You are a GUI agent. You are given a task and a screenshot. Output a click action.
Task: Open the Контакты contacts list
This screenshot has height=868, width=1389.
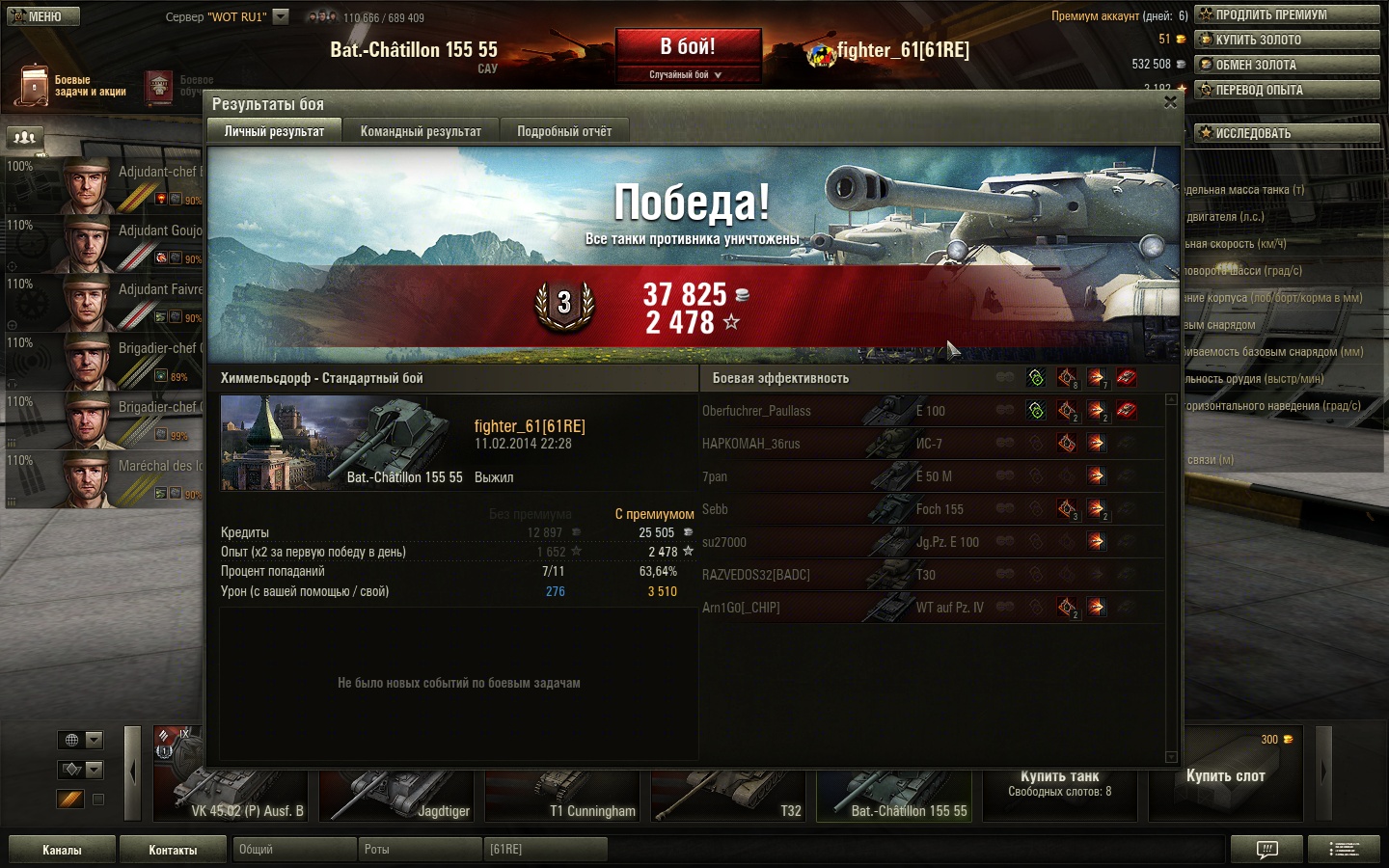[173, 850]
